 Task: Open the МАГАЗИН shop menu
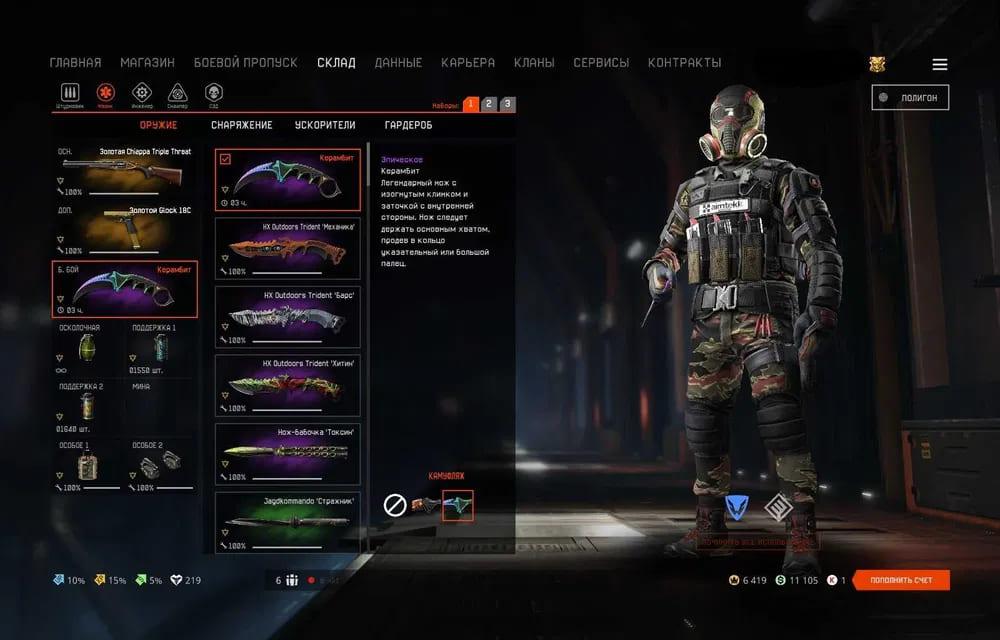[x=147, y=63]
